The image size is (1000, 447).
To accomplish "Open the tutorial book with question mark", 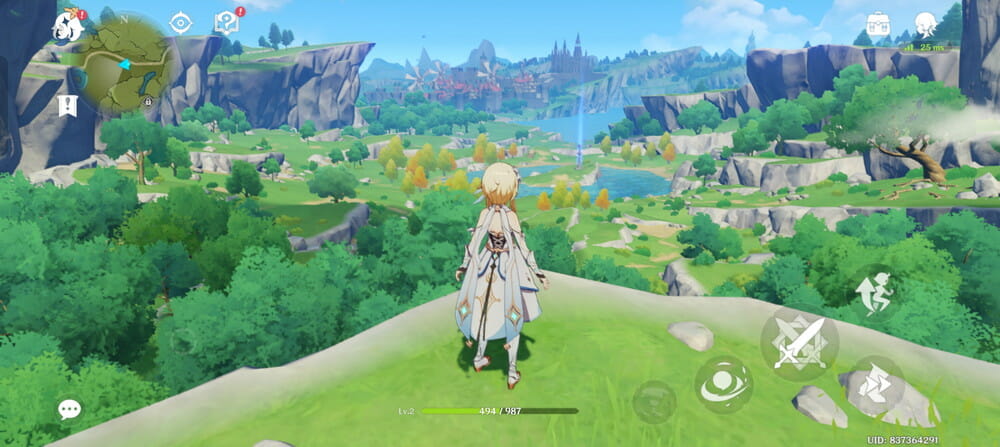I will point(226,23).
